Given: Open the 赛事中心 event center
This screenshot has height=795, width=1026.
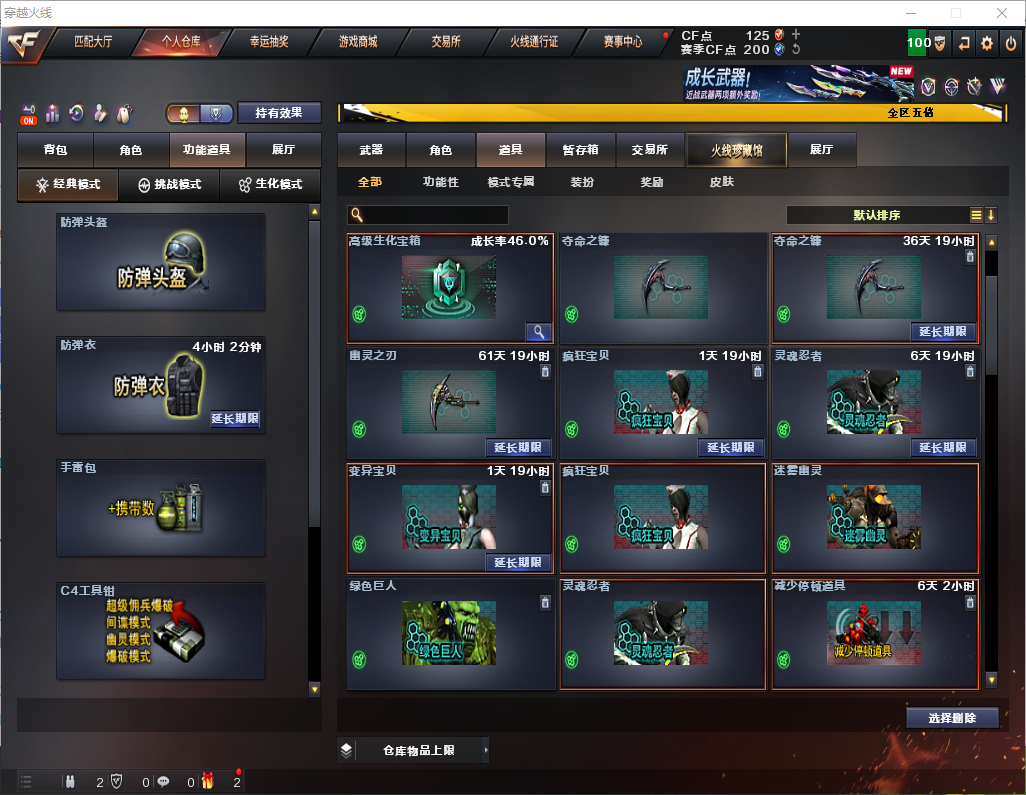Looking at the screenshot, I should pos(622,43).
